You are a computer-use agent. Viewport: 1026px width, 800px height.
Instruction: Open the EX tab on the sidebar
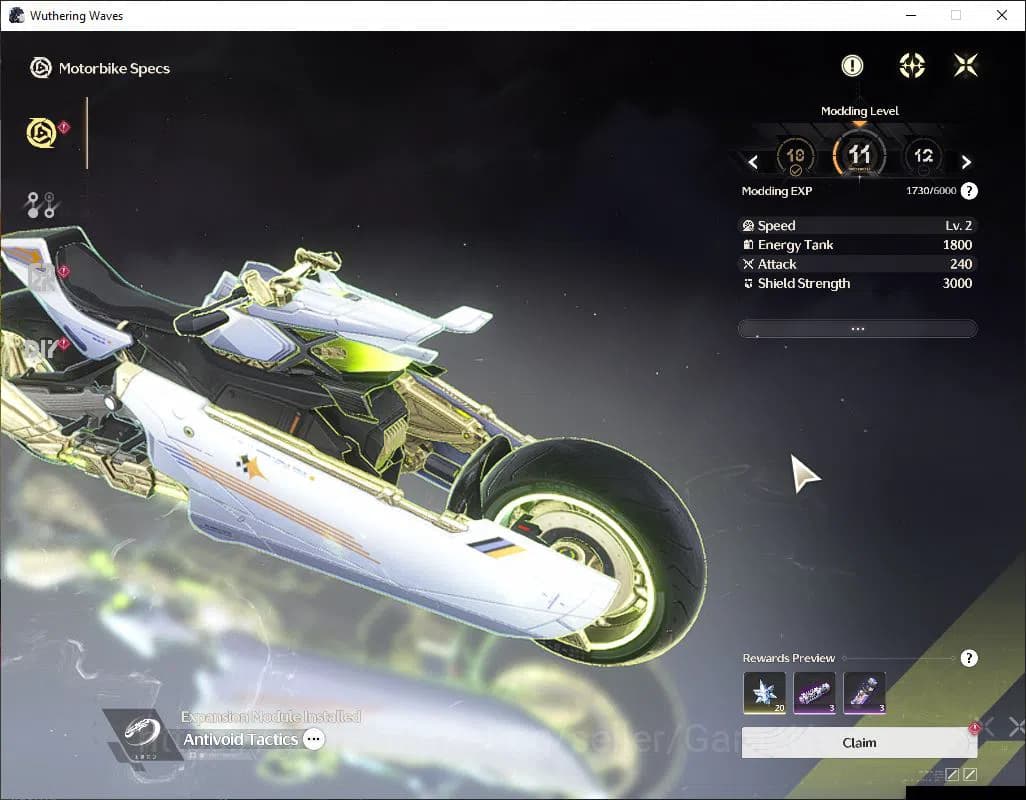(x=42, y=278)
